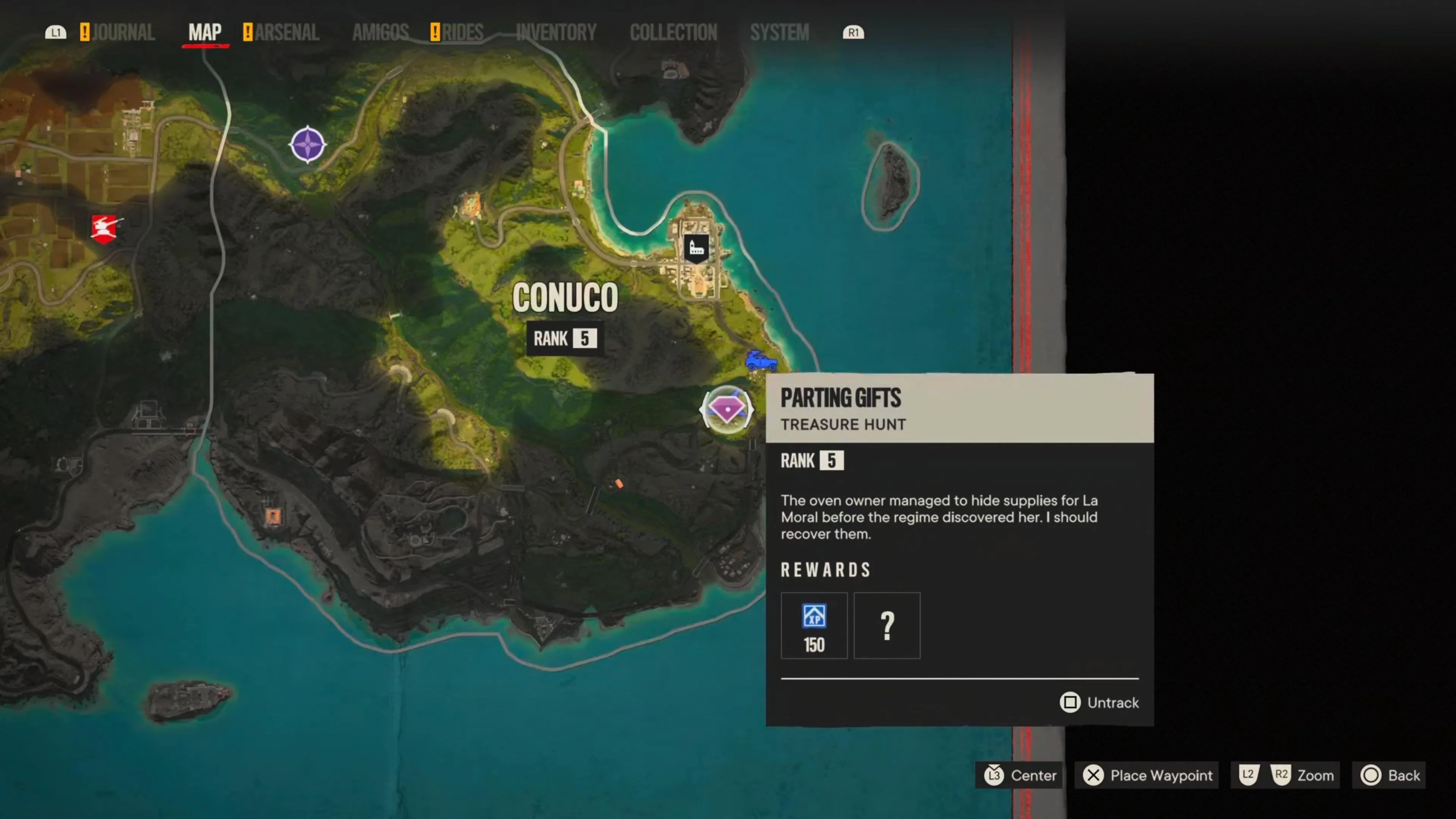Toggle Untrack for the Parting Gifts quest

[x=1098, y=703]
